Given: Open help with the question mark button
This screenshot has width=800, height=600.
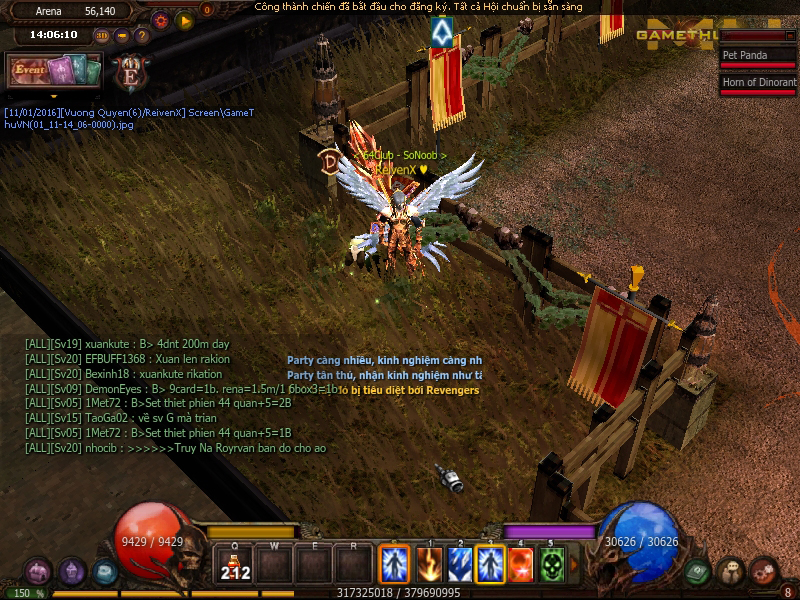Looking at the screenshot, I should click(x=142, y=36).
